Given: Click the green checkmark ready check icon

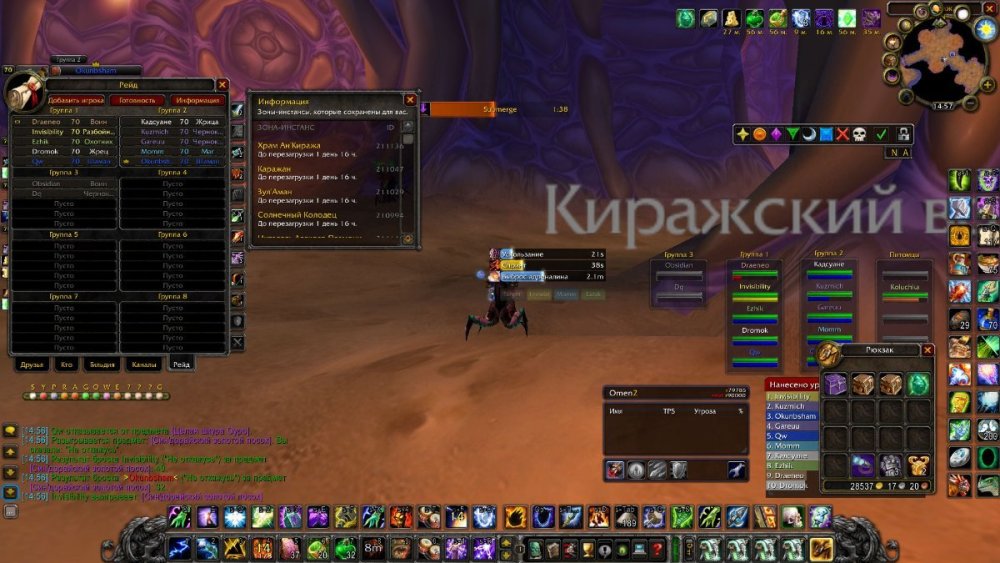Looking at the screenshot, I should point(881,134).
